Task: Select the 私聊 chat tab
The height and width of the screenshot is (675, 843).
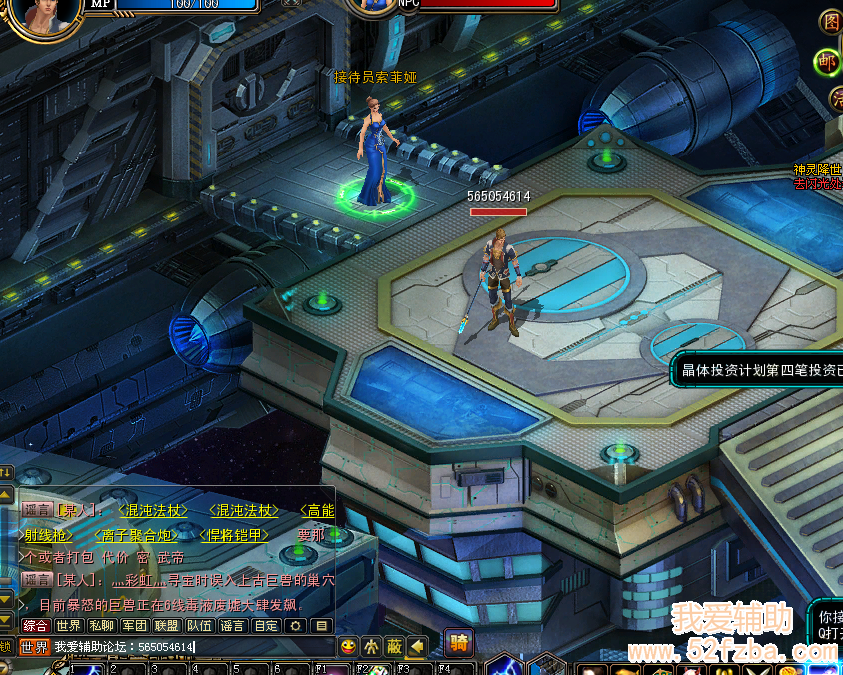Action: tap(102, 626)
